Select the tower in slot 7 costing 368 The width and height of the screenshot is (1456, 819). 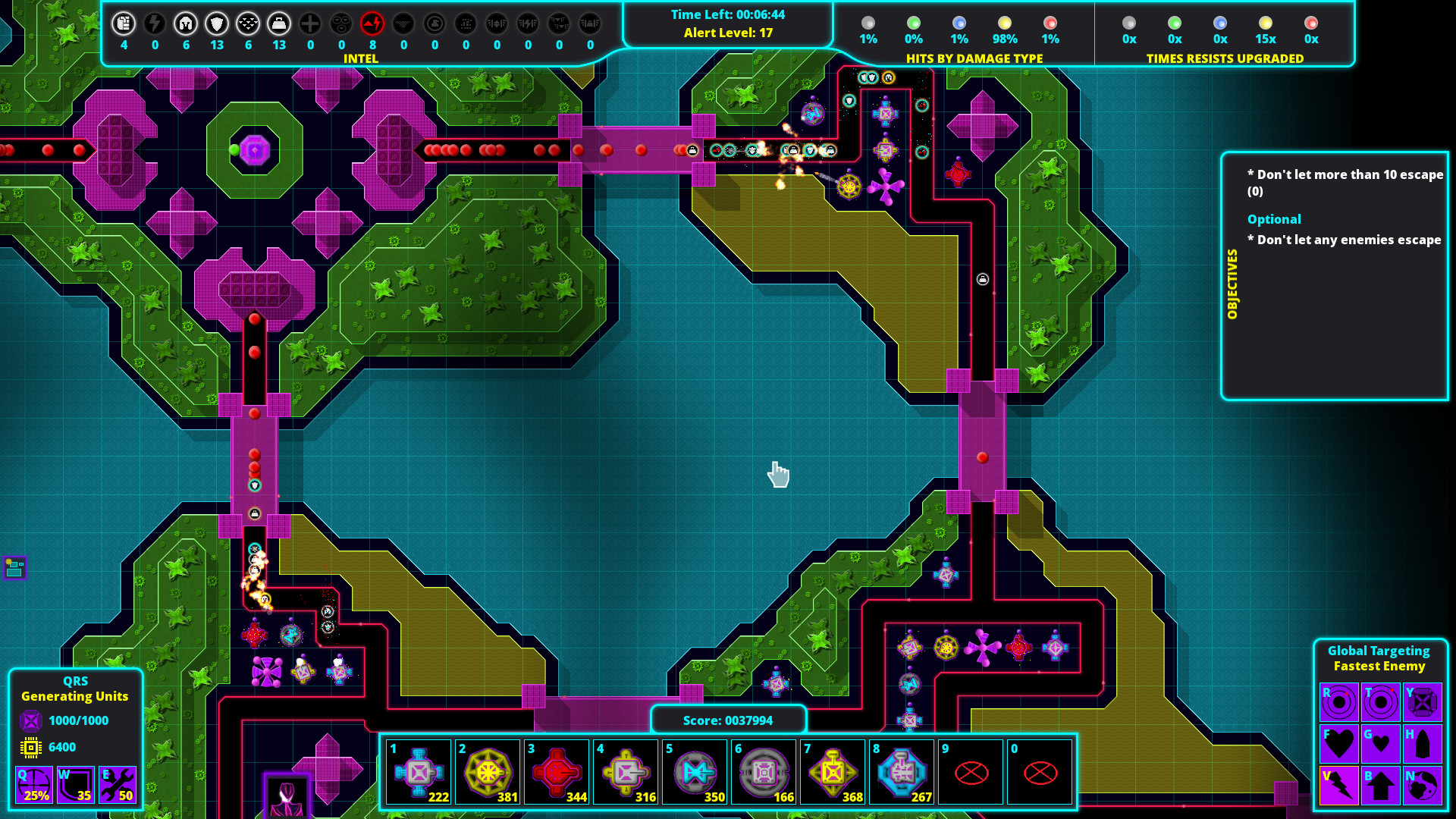coord(833,772)
